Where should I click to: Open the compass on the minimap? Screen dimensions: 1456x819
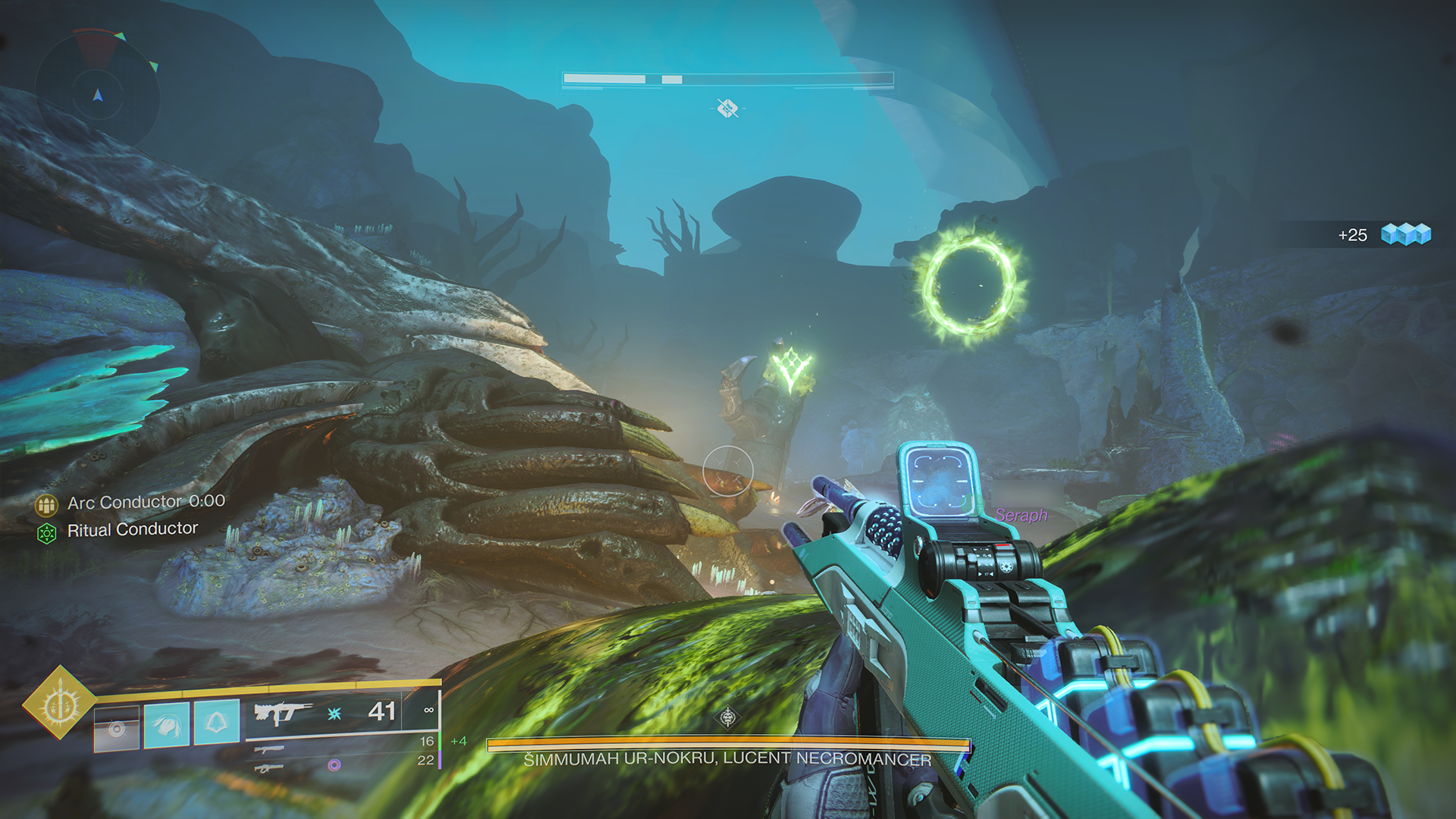[96, 95]
